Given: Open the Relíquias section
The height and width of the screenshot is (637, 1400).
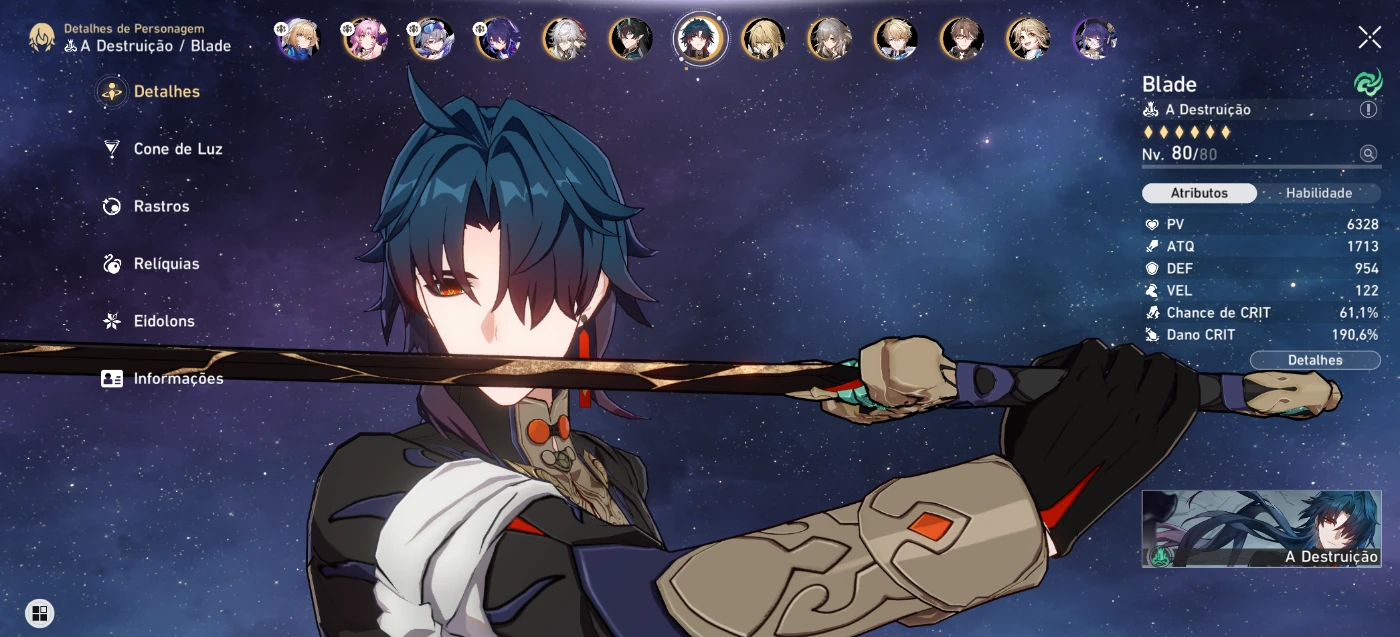Looking at the screenshot, I should (x=166, y=264).
